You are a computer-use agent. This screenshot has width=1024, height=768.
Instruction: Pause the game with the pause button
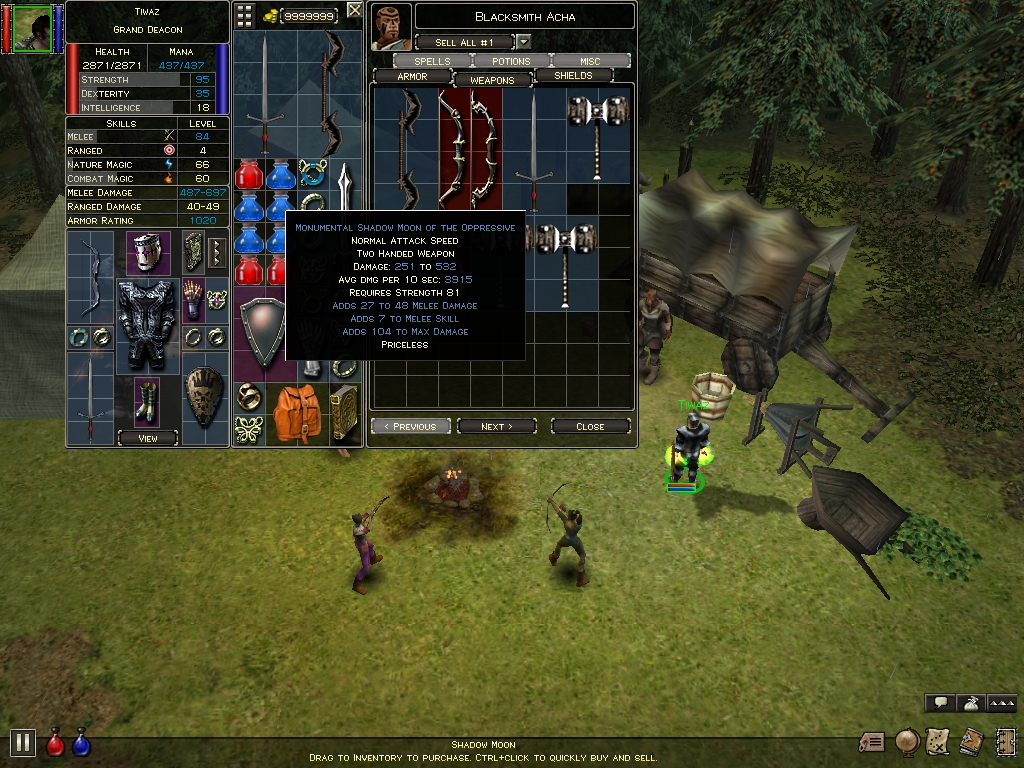(x=22, y=742)
